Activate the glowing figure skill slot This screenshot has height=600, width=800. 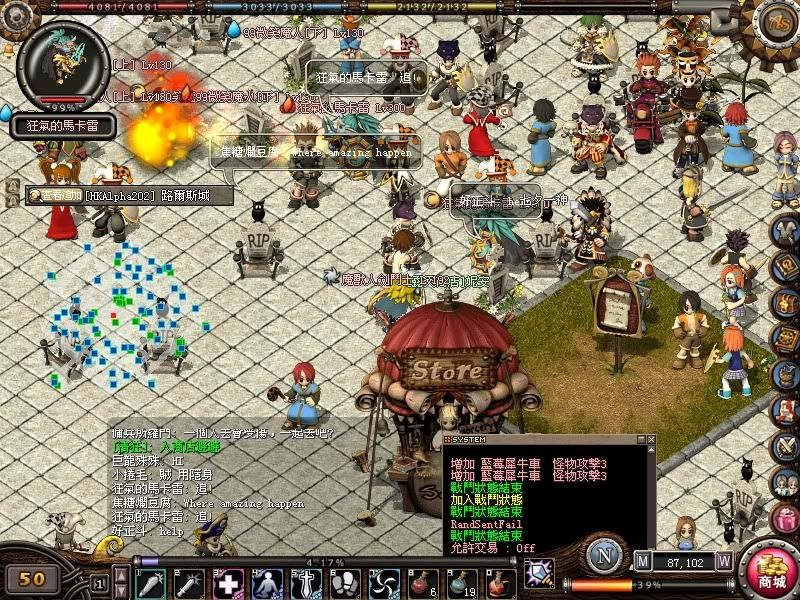tap(267, 583)
